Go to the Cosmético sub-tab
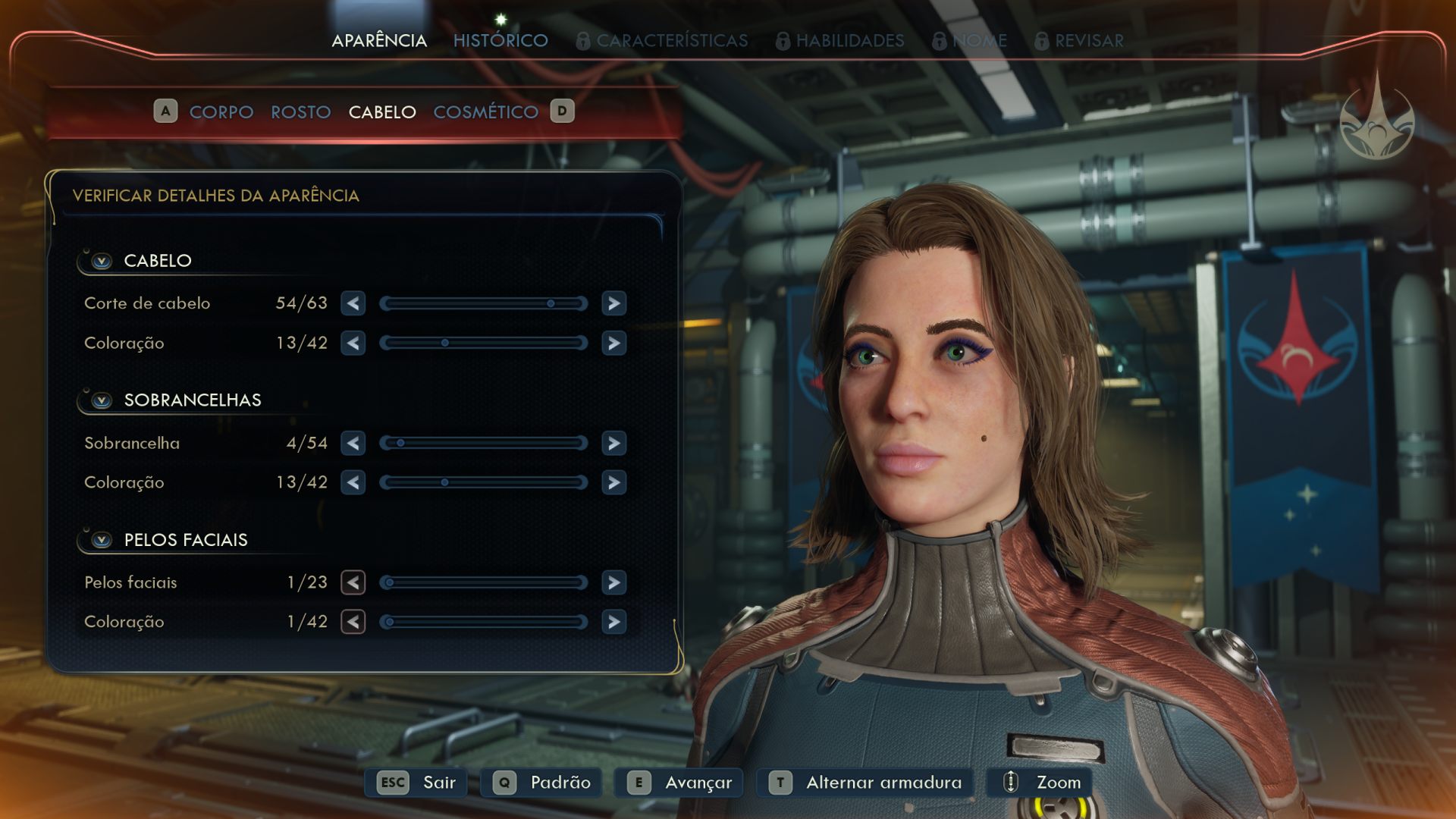 click(x=485, y=112)
